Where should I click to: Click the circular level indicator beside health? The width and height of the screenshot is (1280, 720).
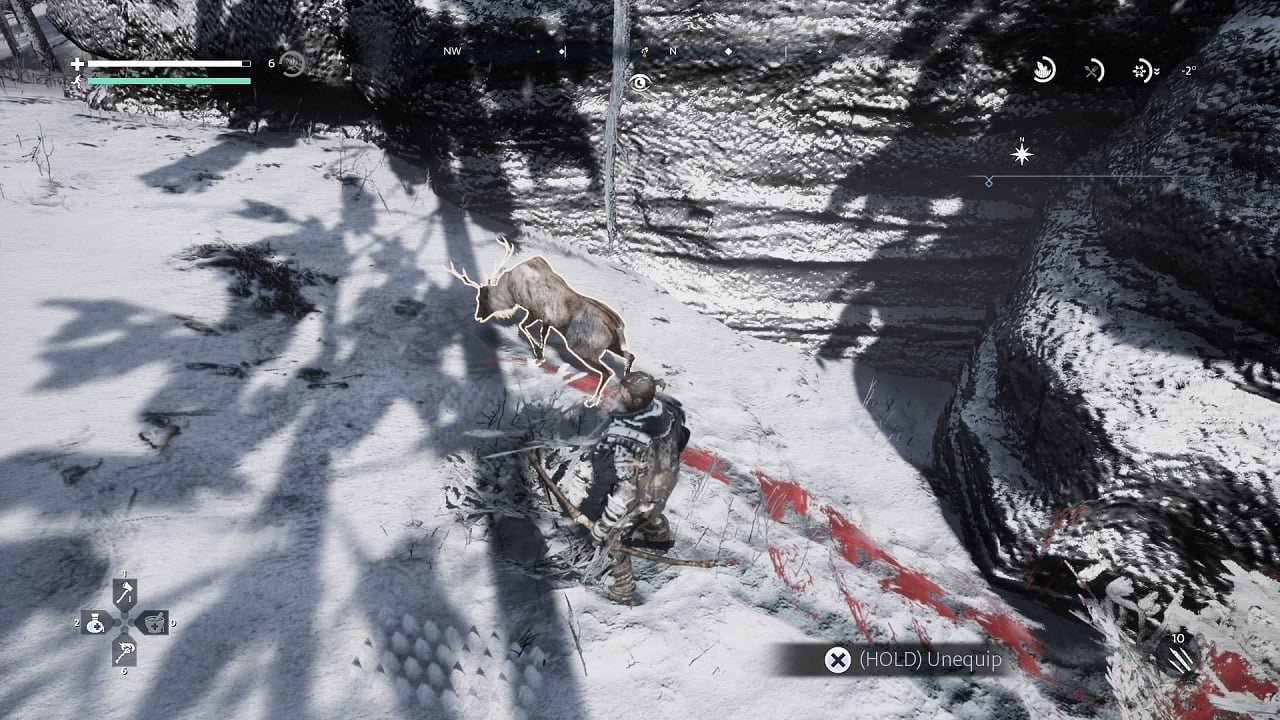[293, 64]
